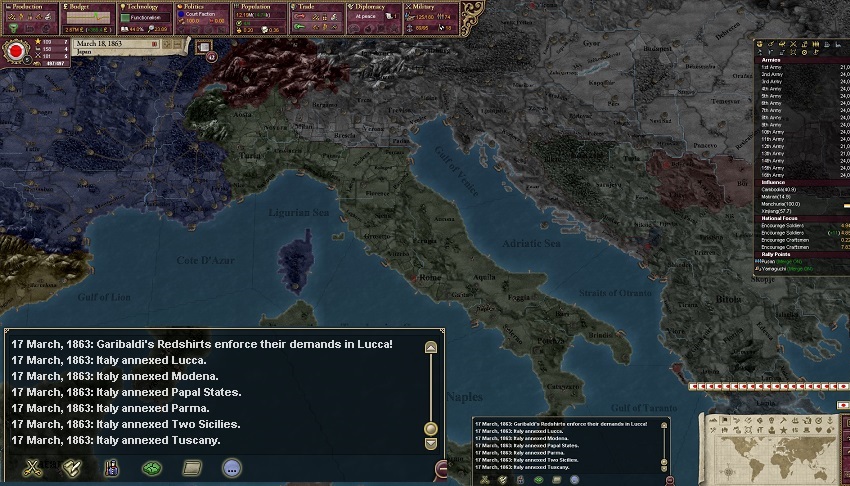Open the blue speech bubble chat button
This screenshot has height=486, width=850.
(x=231, y=466)
